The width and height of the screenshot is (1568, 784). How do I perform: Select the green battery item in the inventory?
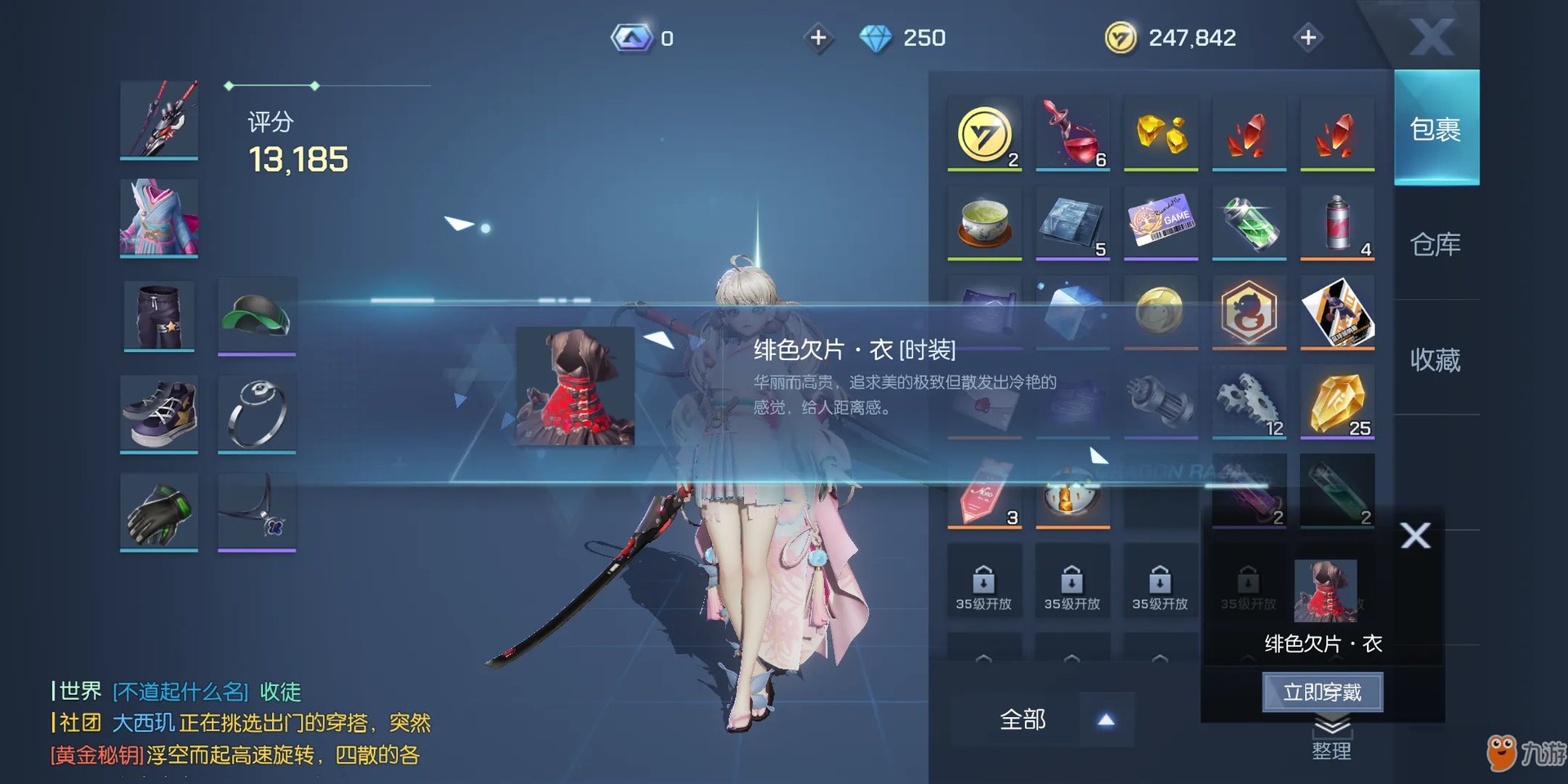click(1249, 222)
